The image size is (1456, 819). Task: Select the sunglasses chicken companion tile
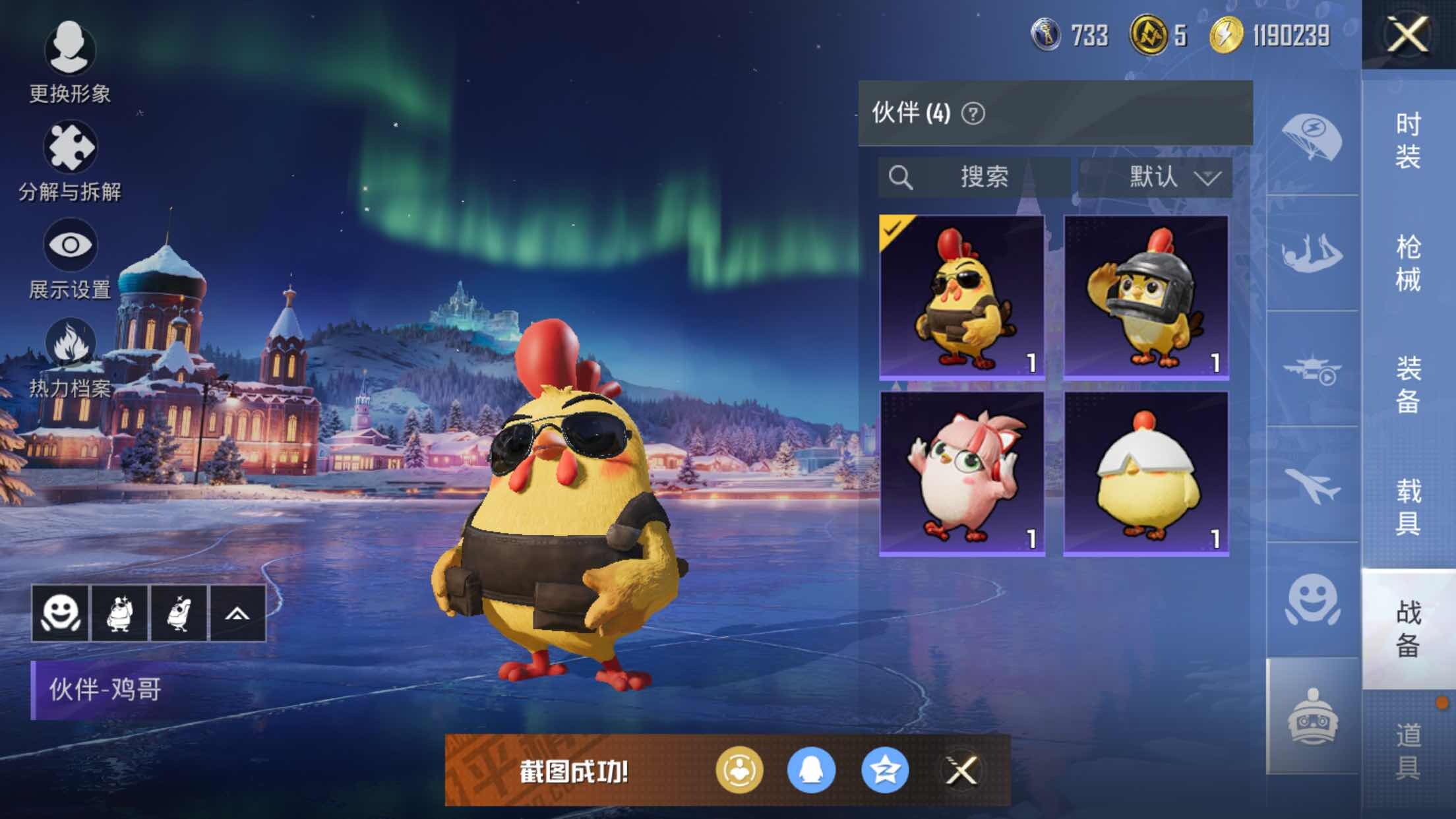coord(962,297)
